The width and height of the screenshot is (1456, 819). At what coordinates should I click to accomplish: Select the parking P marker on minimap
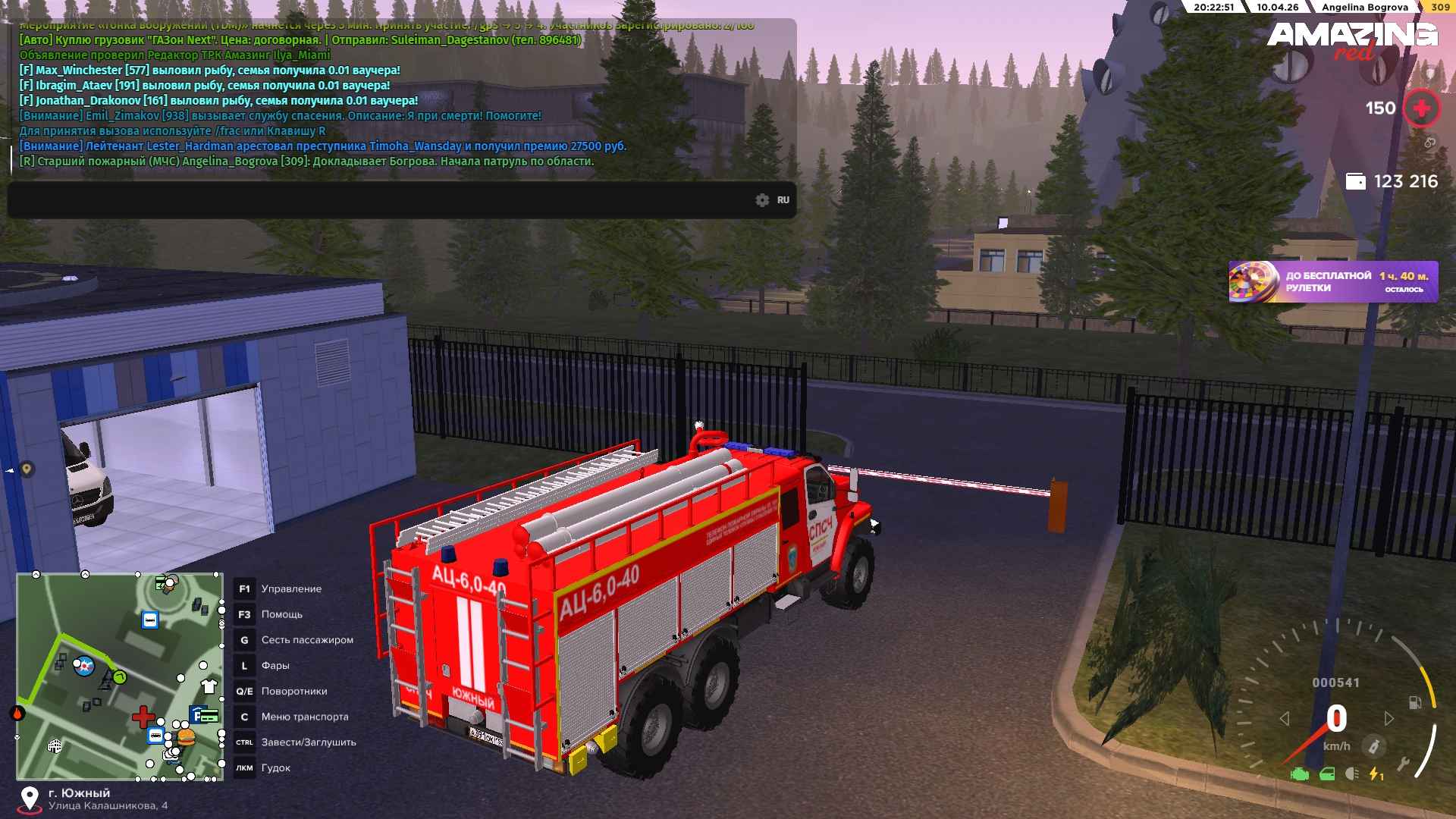[x=197, y=714]
